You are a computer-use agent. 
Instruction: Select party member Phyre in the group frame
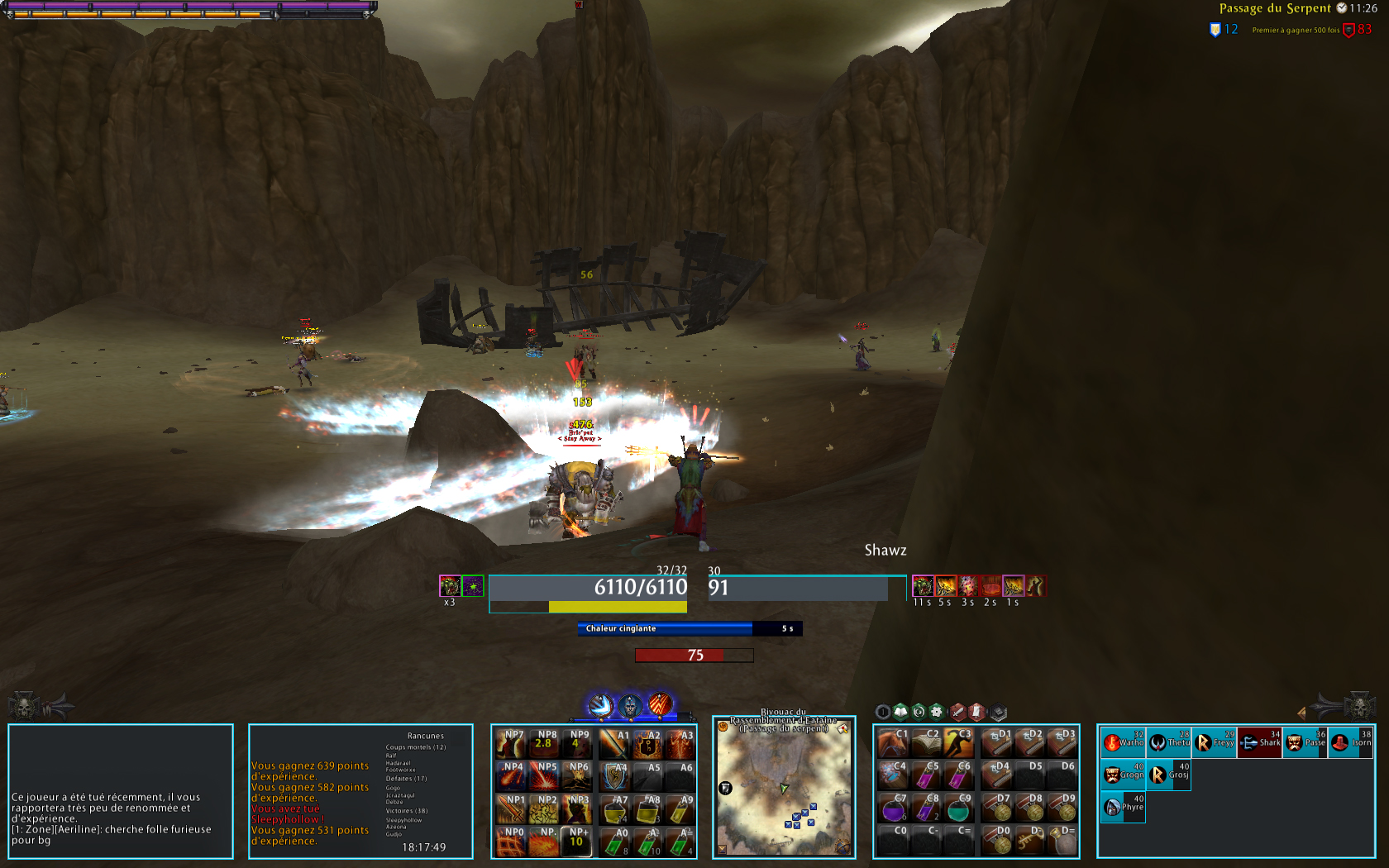pos(1124,807)
